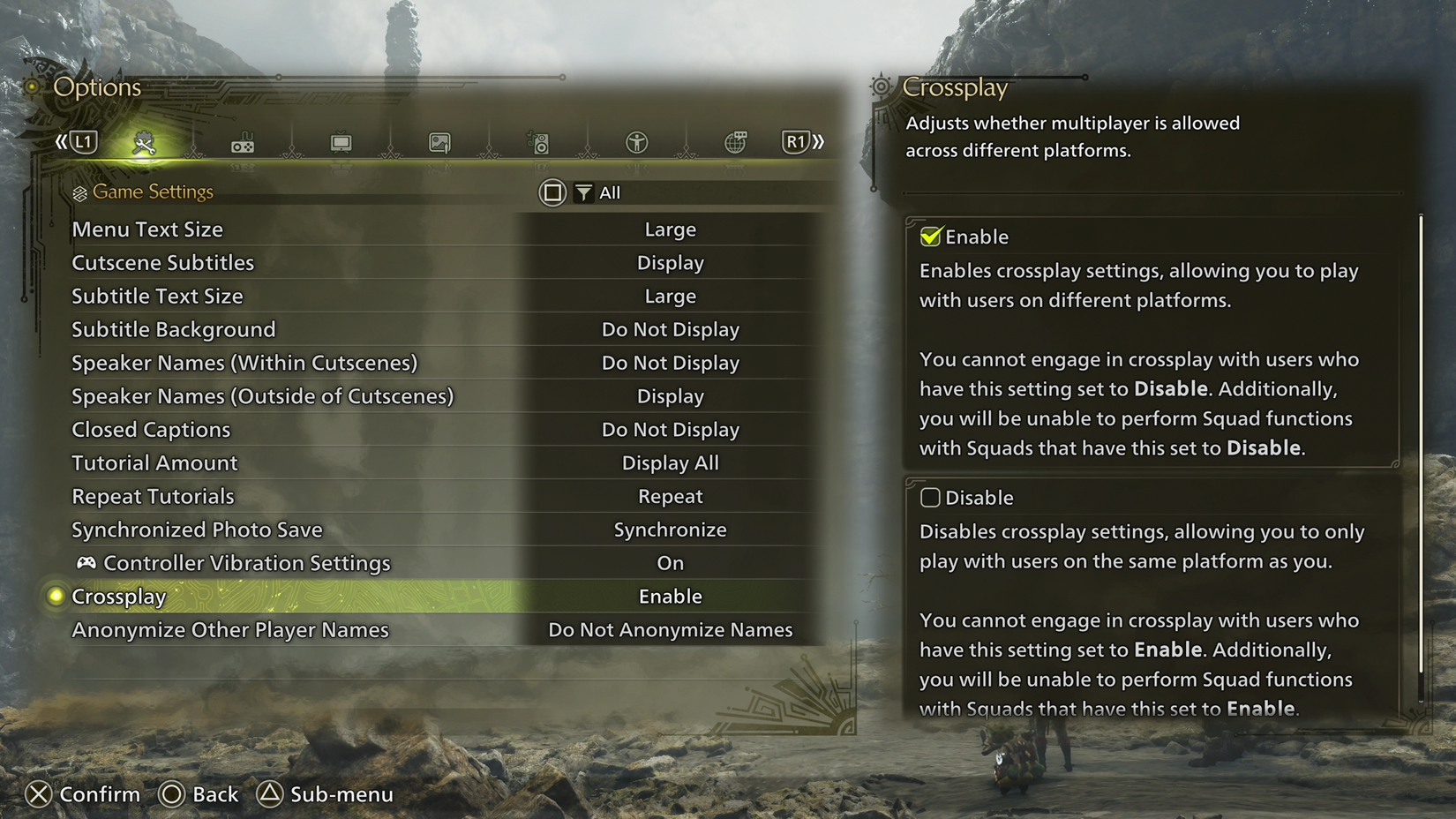Select the Game Settings wrench tab

[144, 143]
